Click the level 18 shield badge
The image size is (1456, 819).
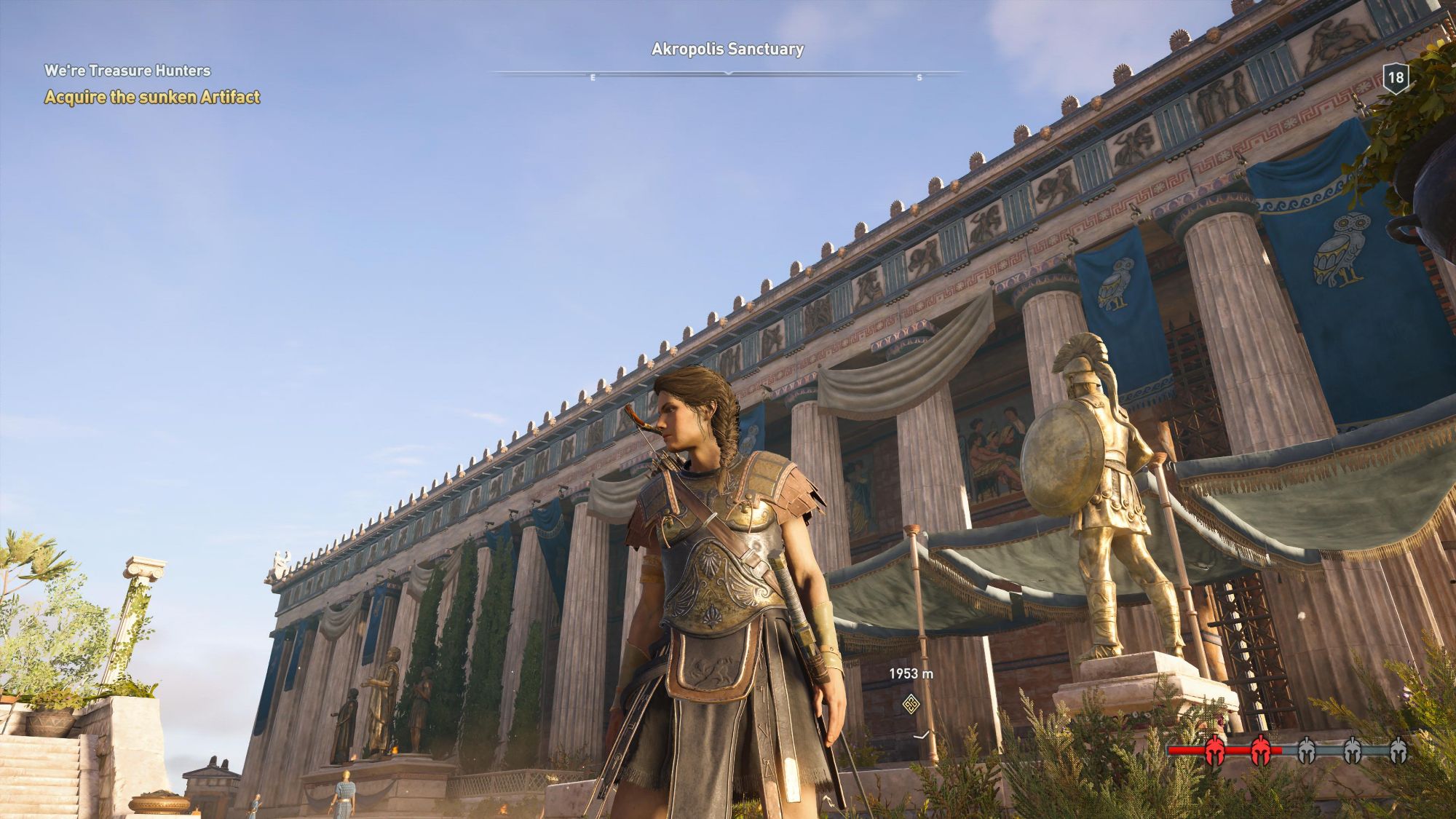point(1395,78)
